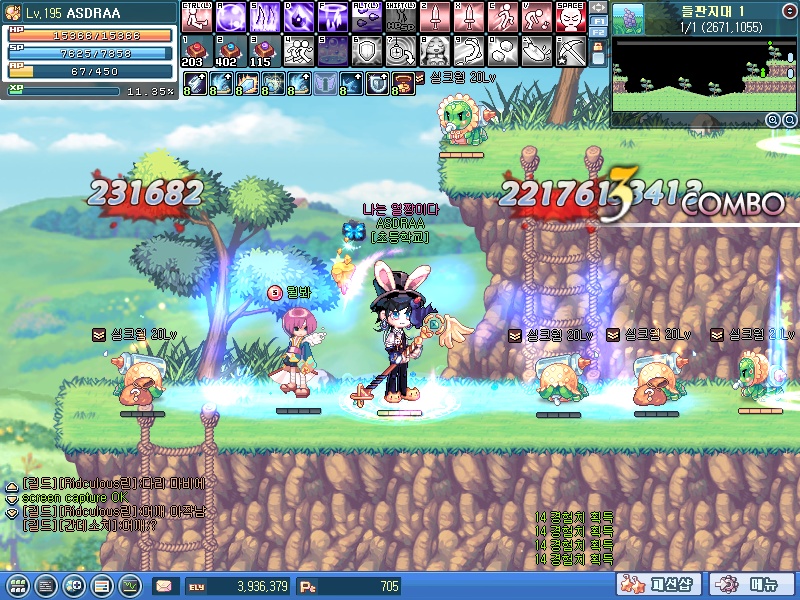Toggle the hotbar padlock icon

(598, 46)
